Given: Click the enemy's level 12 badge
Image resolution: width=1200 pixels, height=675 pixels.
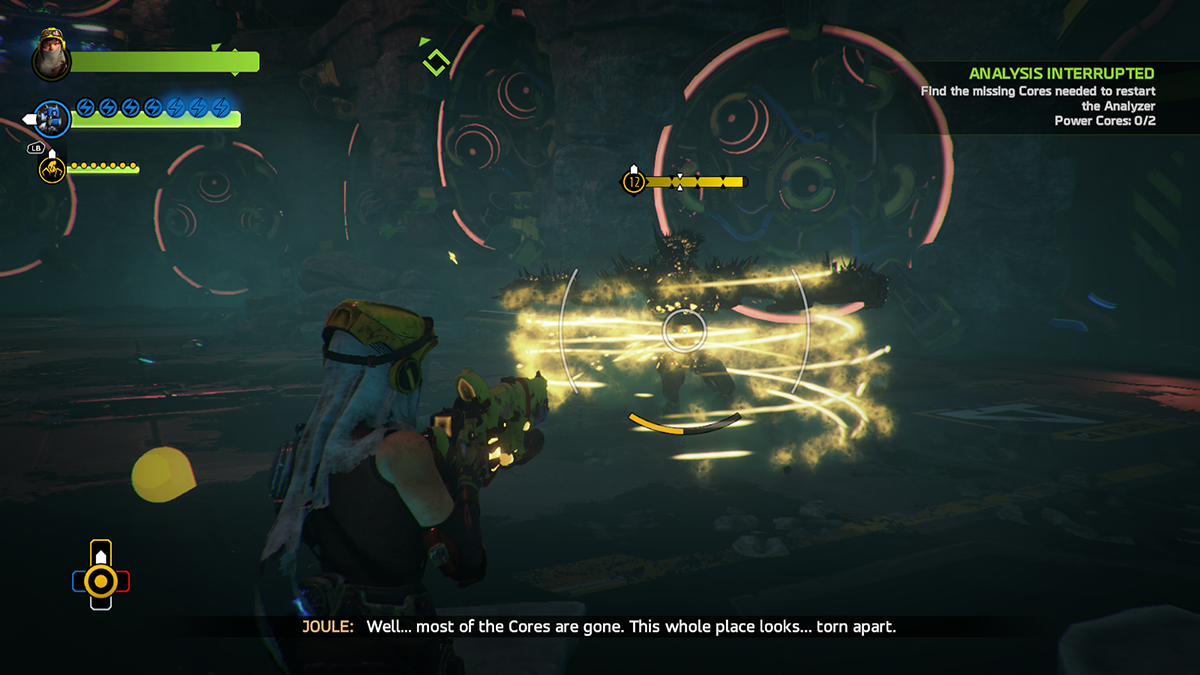Looking at the screenshot, I should tap(633, 182).
